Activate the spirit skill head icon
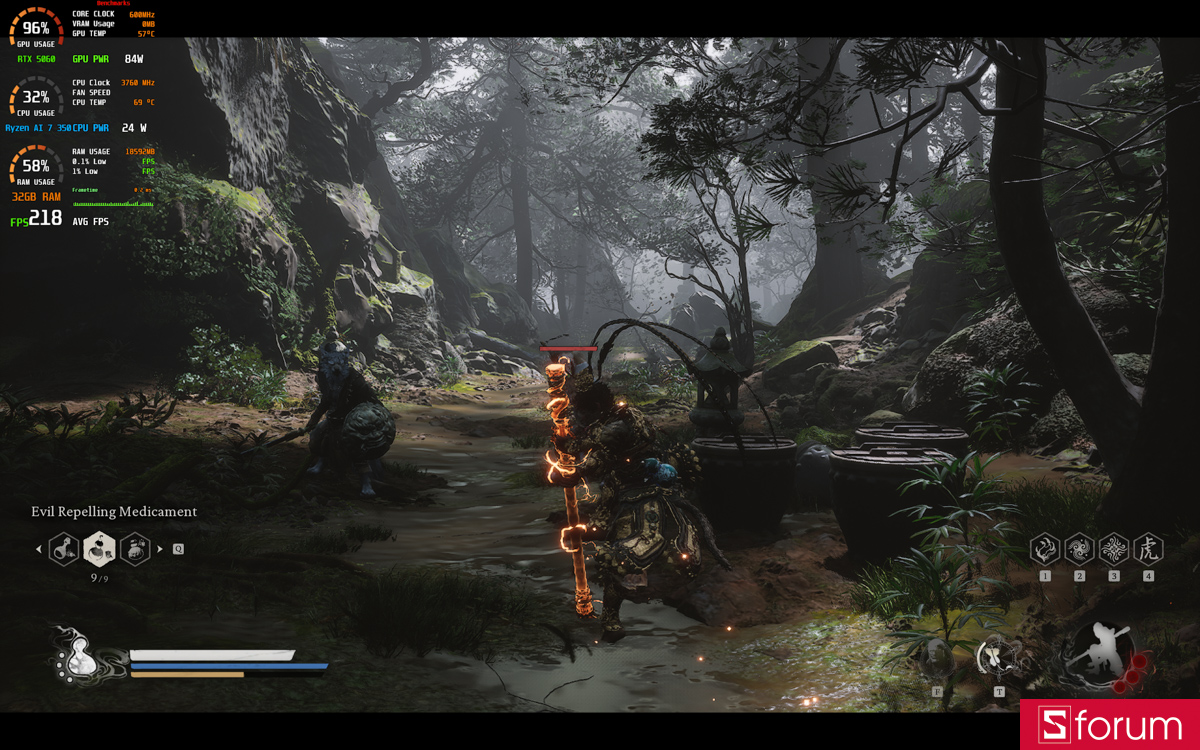1200x750 pixels. click(x=937, y=659)
